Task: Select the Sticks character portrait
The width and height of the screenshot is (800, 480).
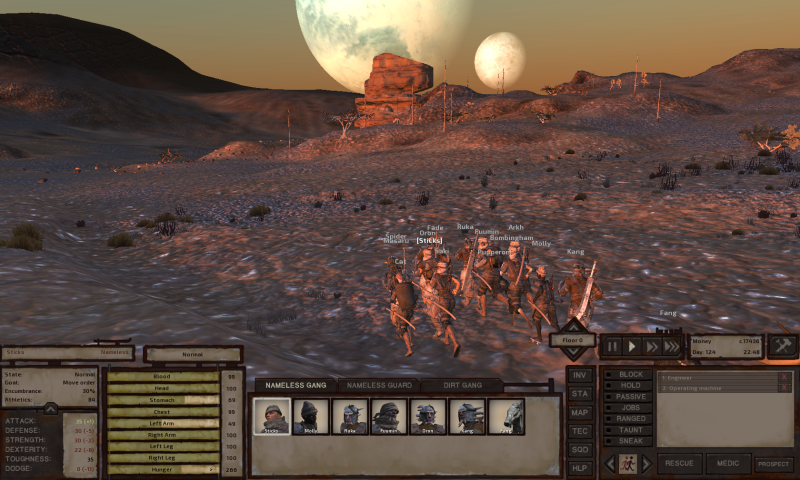Action: (272, 416)
